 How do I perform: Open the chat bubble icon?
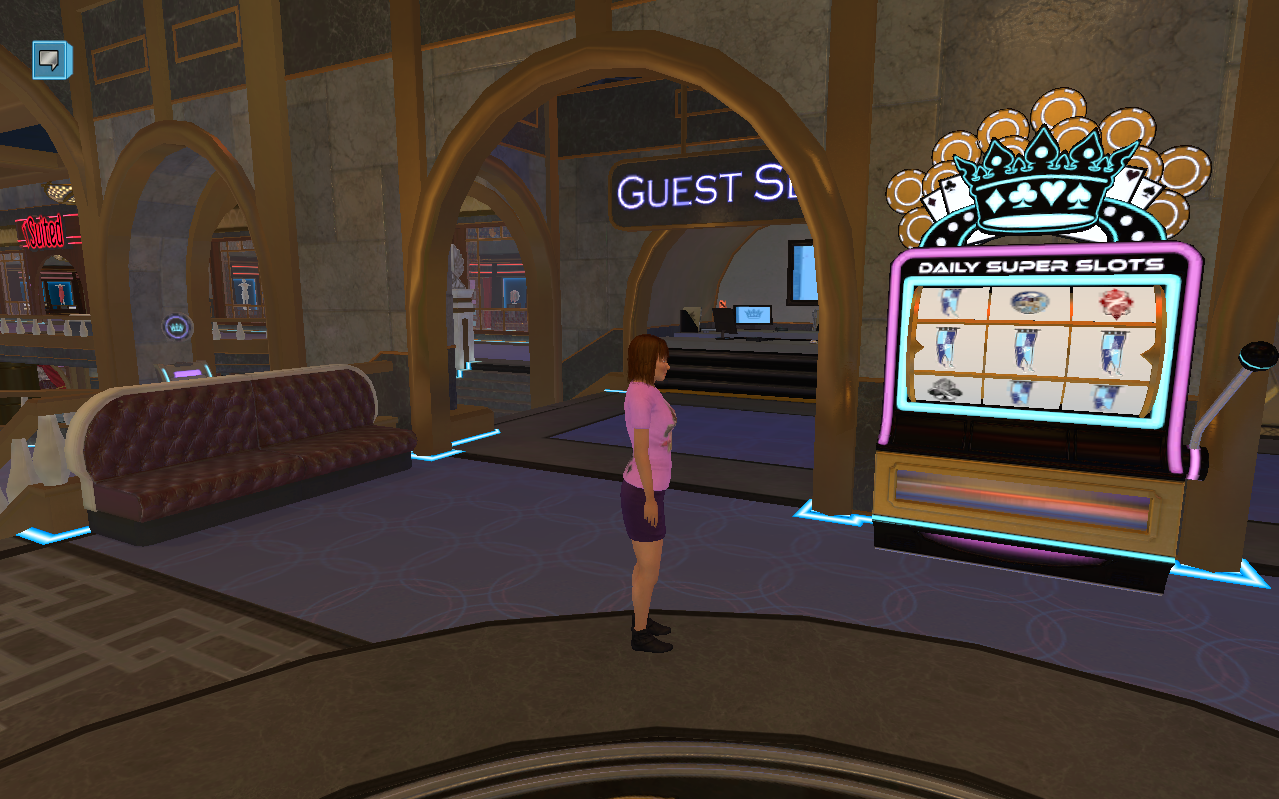coord(51,60)
